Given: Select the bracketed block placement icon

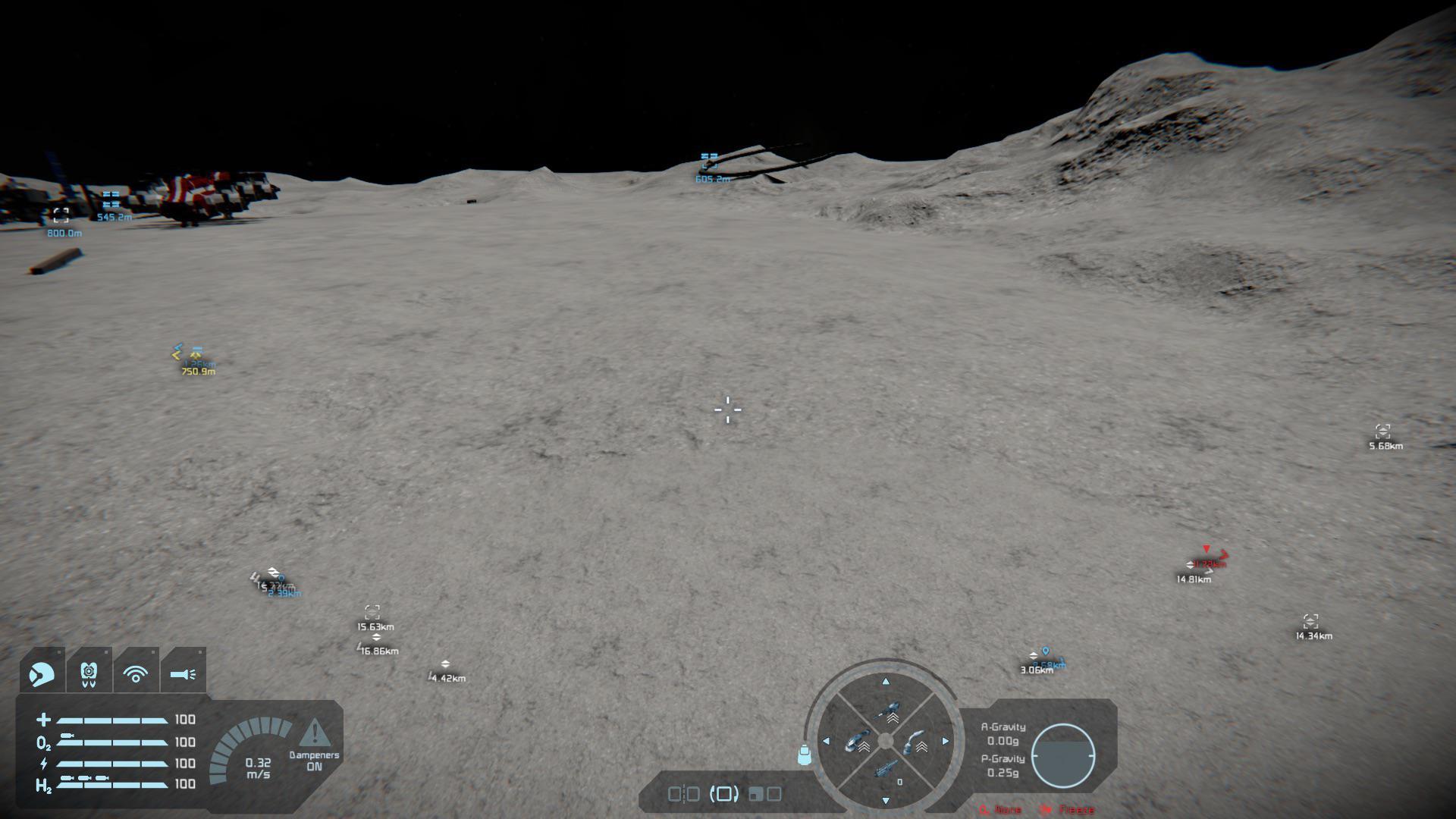Looking at the screenshot, I should point(723,794).
